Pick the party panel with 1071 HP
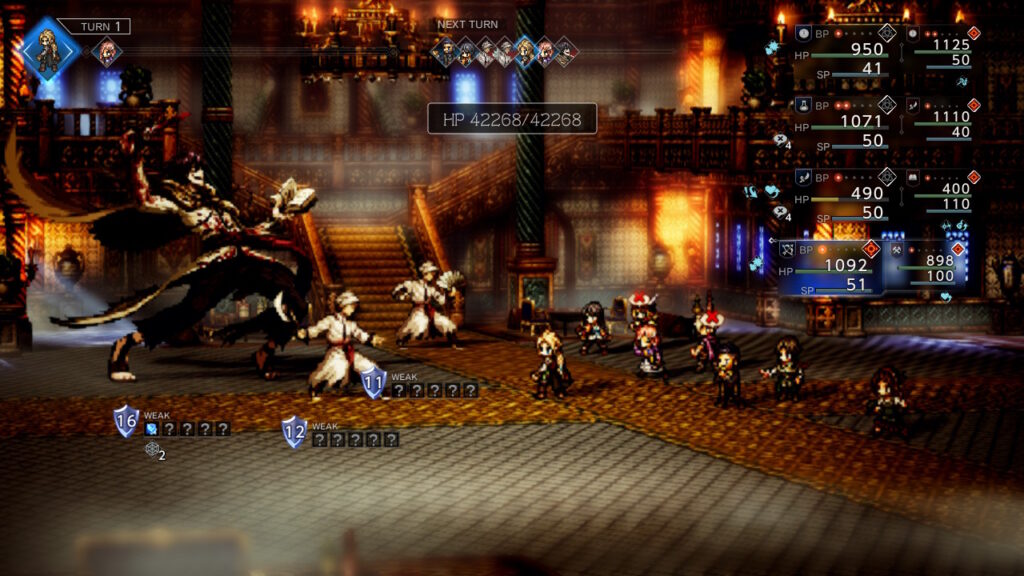 843,122
